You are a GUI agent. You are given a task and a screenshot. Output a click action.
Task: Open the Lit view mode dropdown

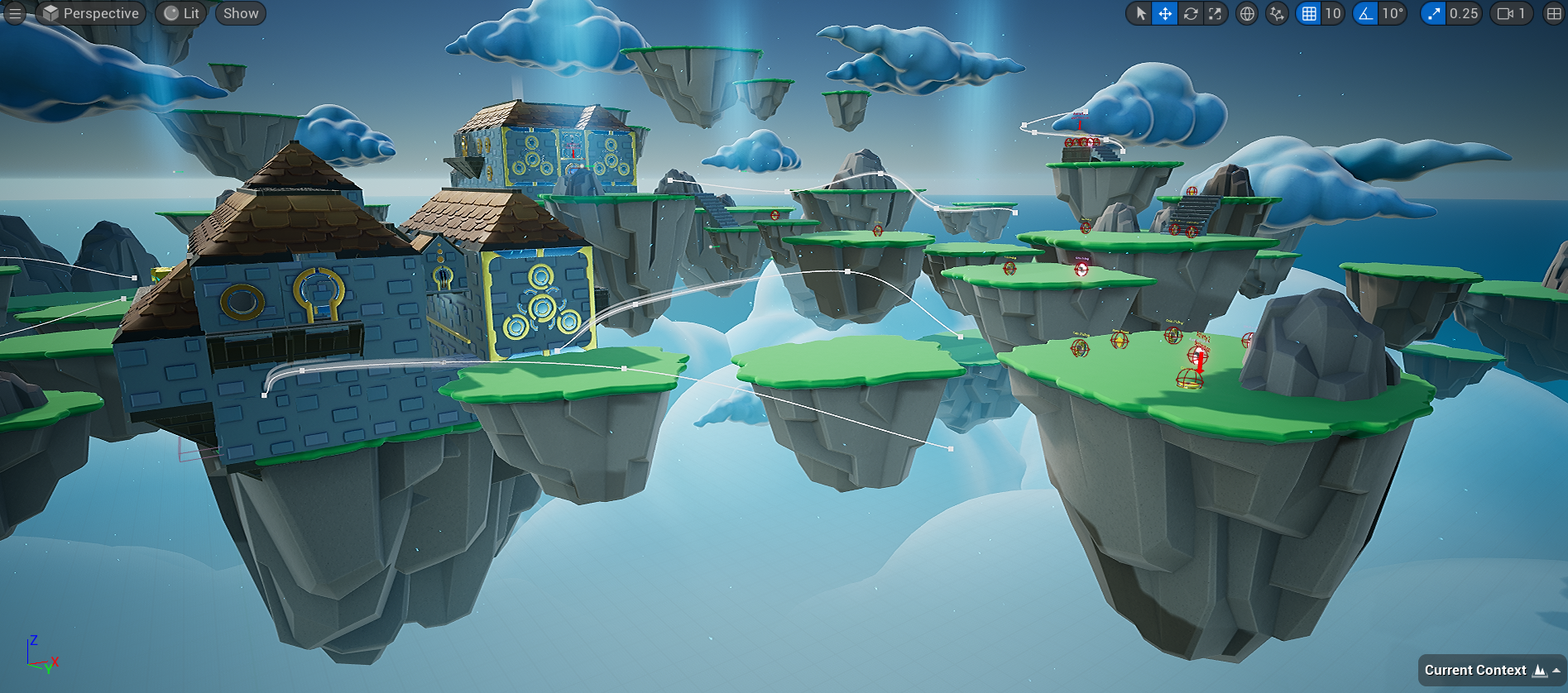click(x=180, y=13)
